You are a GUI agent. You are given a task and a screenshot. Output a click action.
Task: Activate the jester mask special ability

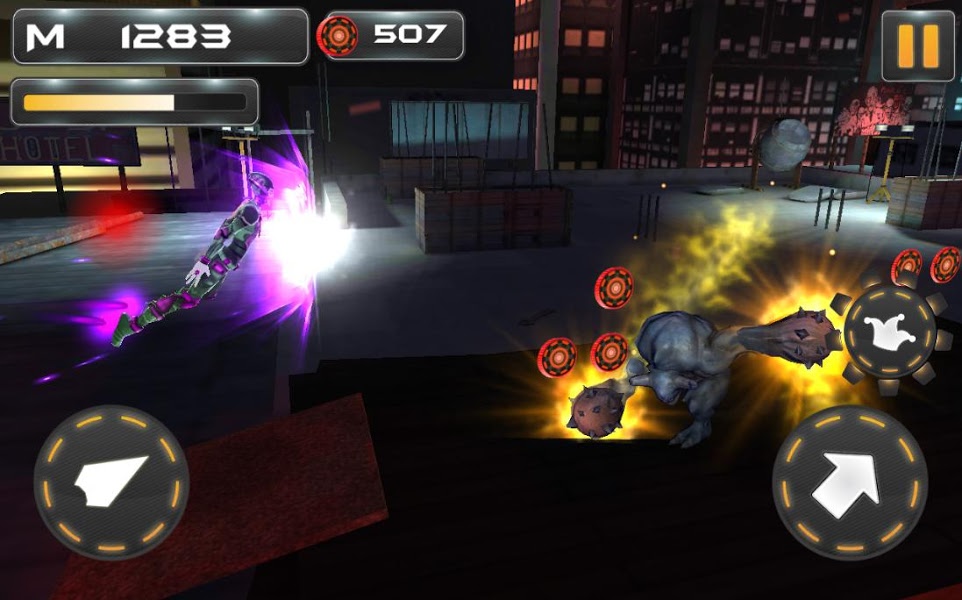pyautogui.click(x=889, y=331)
